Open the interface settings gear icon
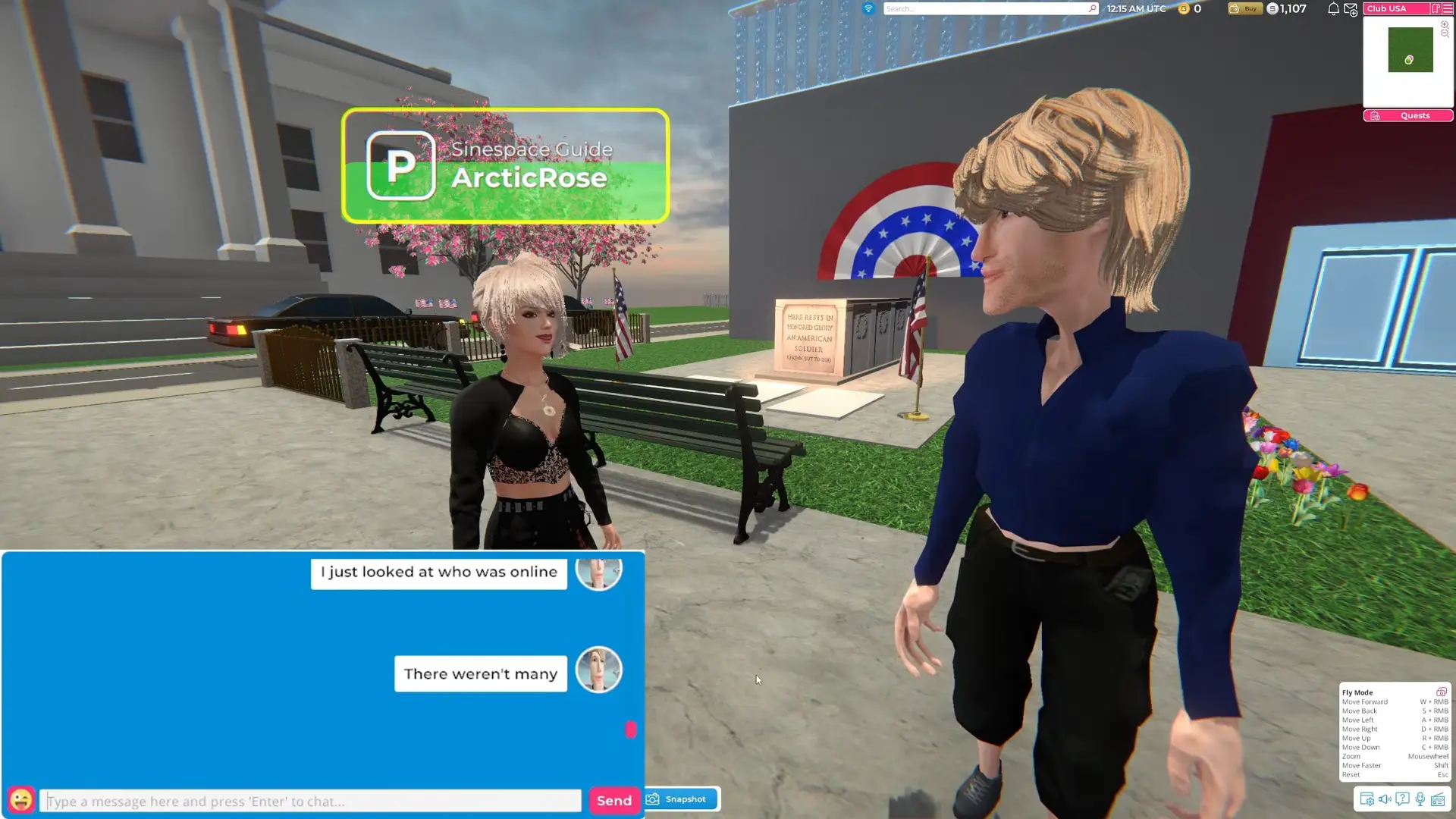Screen dimensions: 1456x819 tap(1367, 799)
